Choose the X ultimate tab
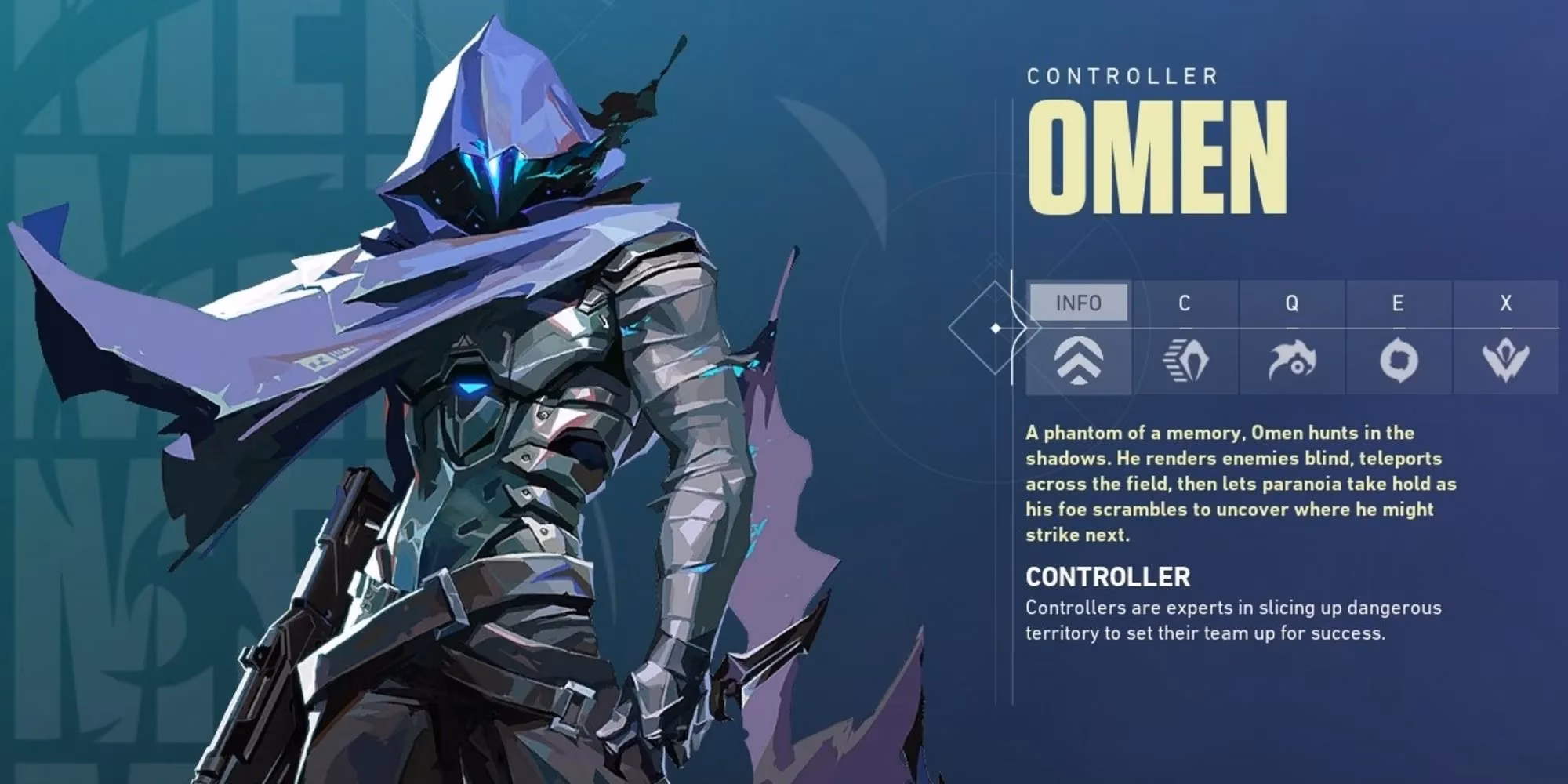This screenshot has width=1568, height=784. 1505,303
